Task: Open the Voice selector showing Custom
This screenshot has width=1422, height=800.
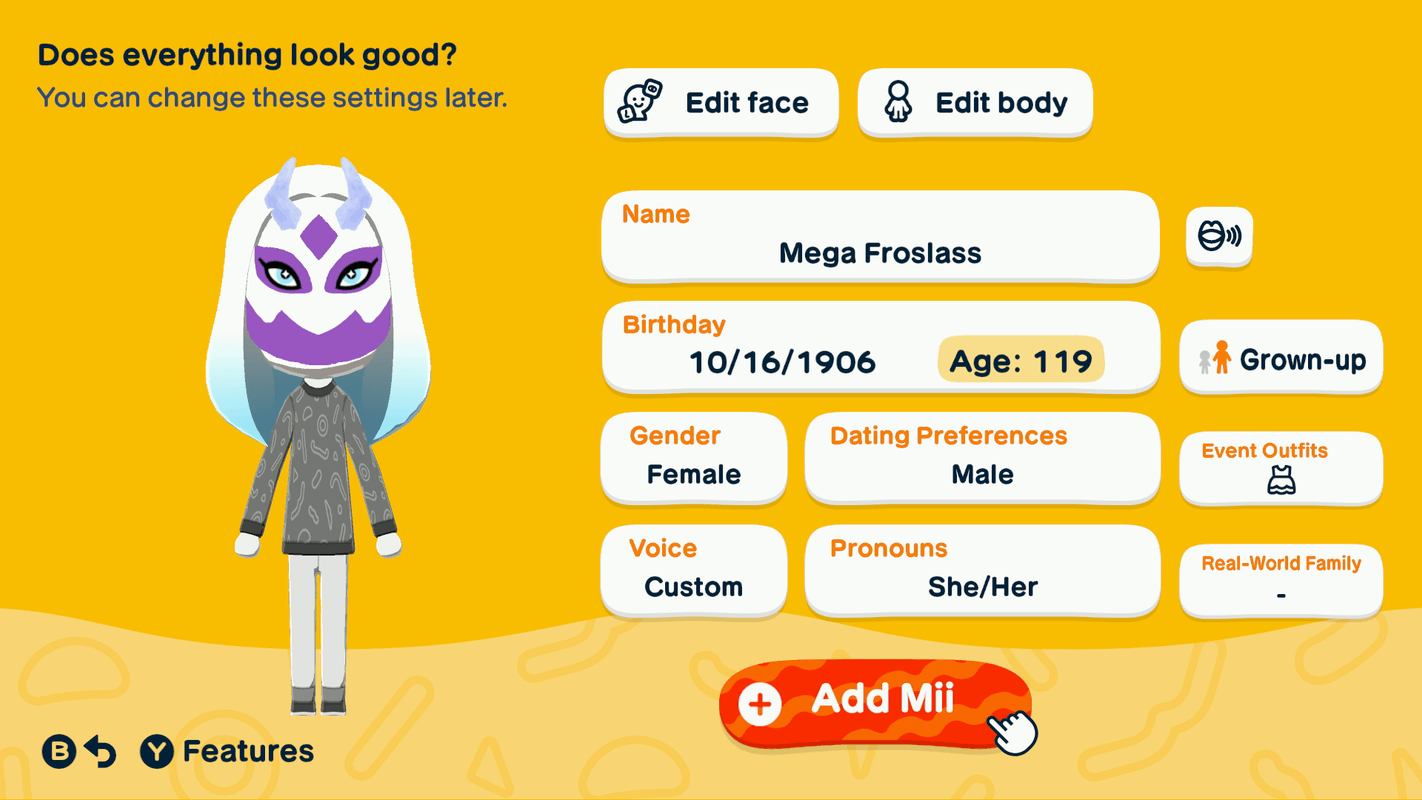Action: click(693, 570)
